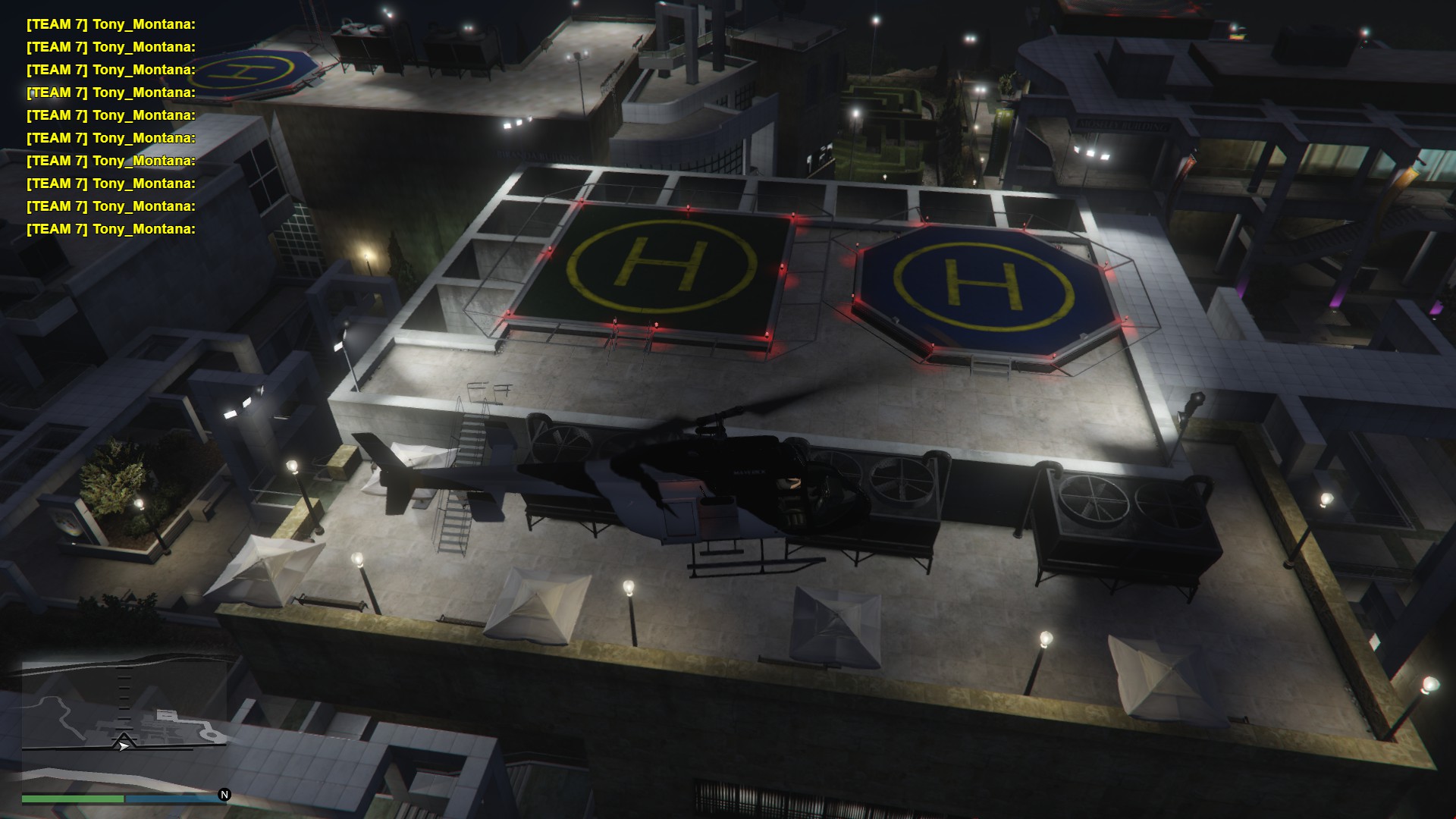This screenshot has height=819, width=1456.
Task: Select the North compass marker
Action: pyautogui.click(x=224, y=795)
